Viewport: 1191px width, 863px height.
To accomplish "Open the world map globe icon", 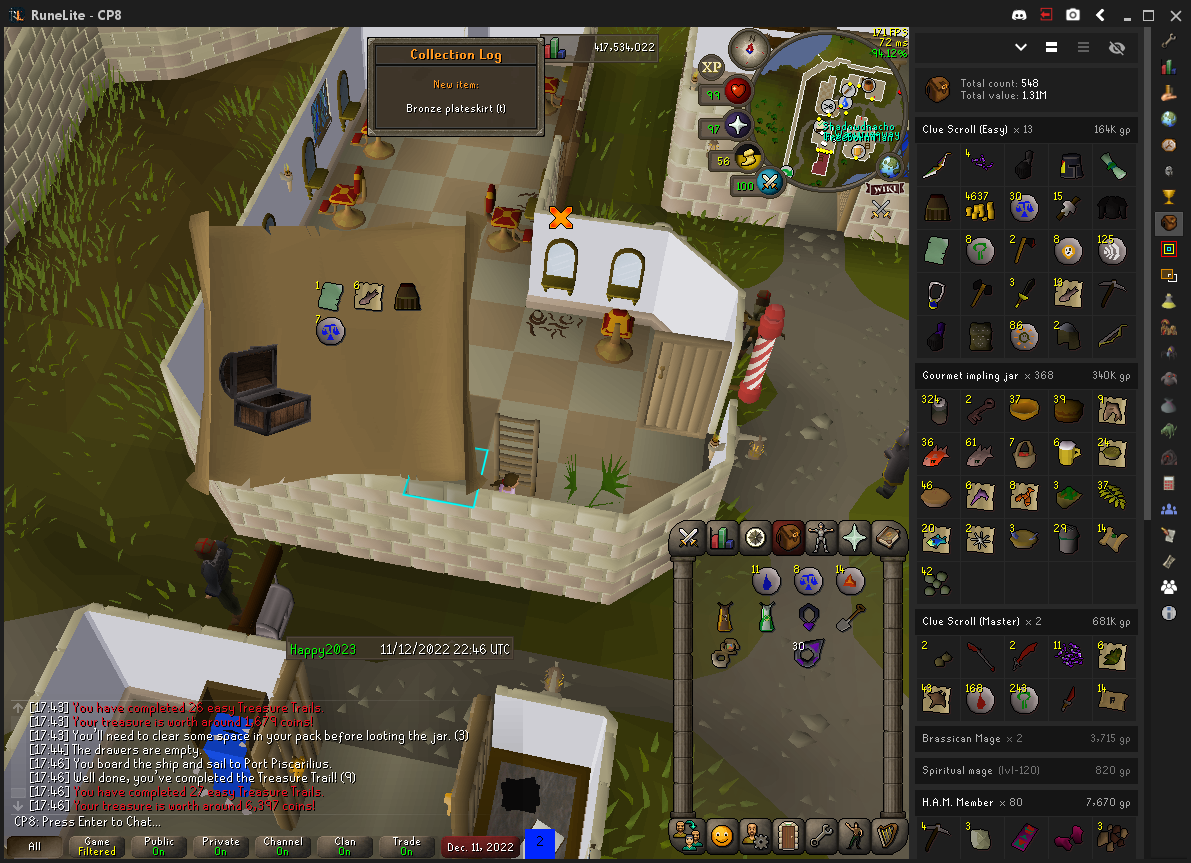I will 889,163.
